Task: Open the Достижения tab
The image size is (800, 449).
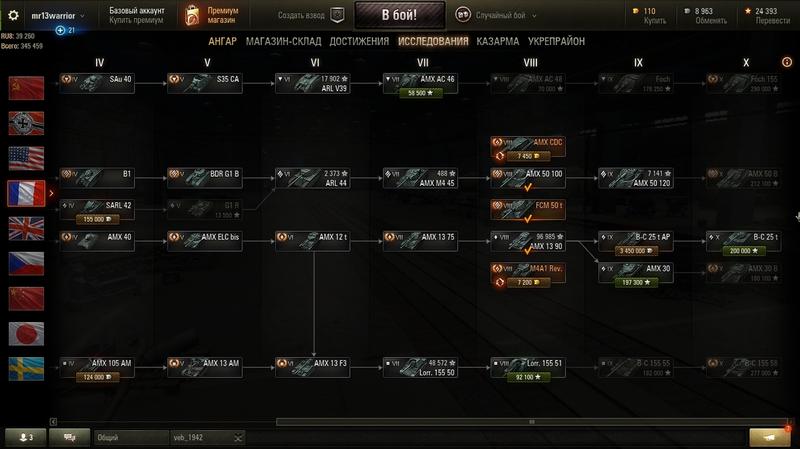Action: click(360, 41)
